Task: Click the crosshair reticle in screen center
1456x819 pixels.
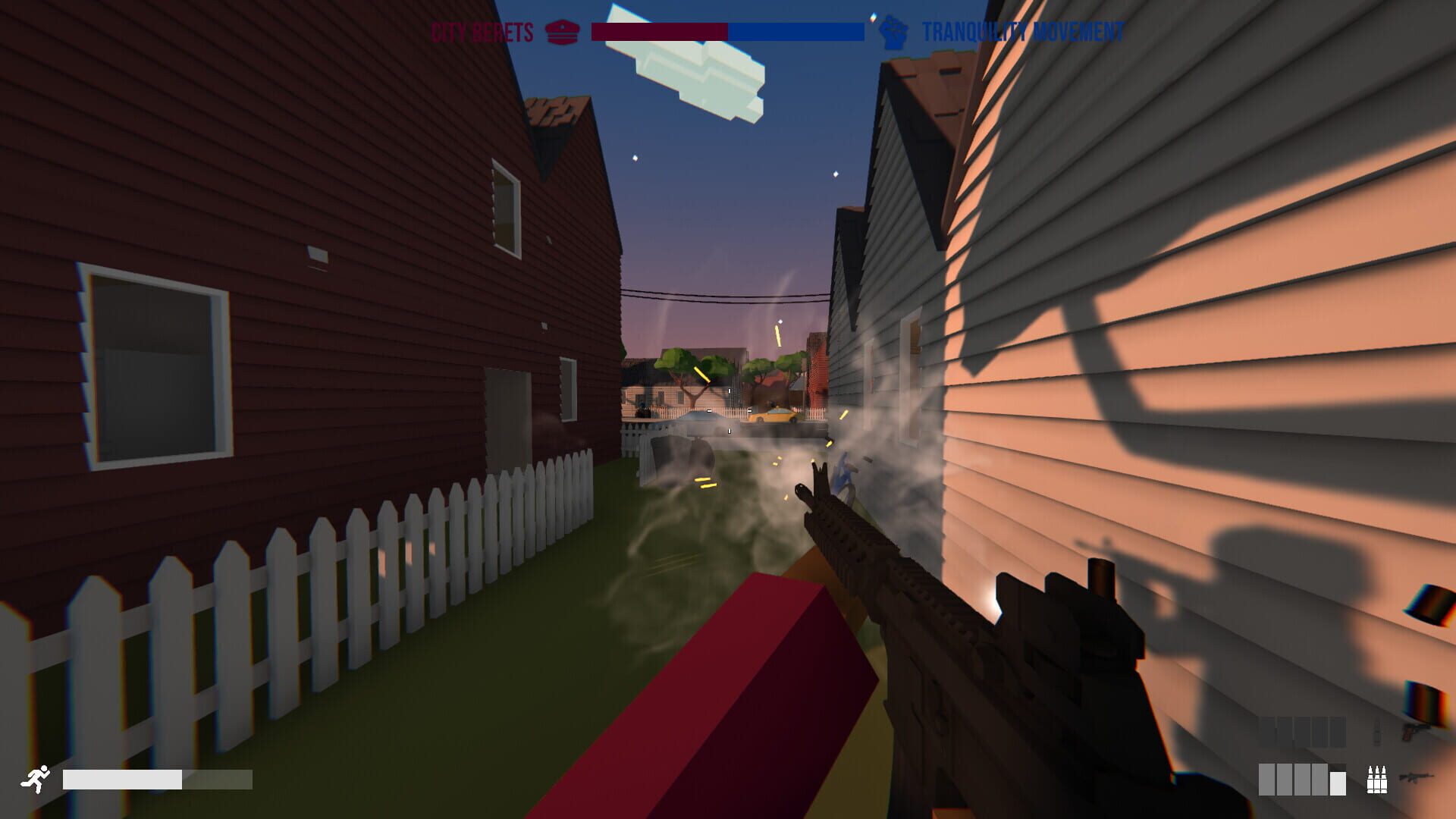Action: [x=728, y=409]
